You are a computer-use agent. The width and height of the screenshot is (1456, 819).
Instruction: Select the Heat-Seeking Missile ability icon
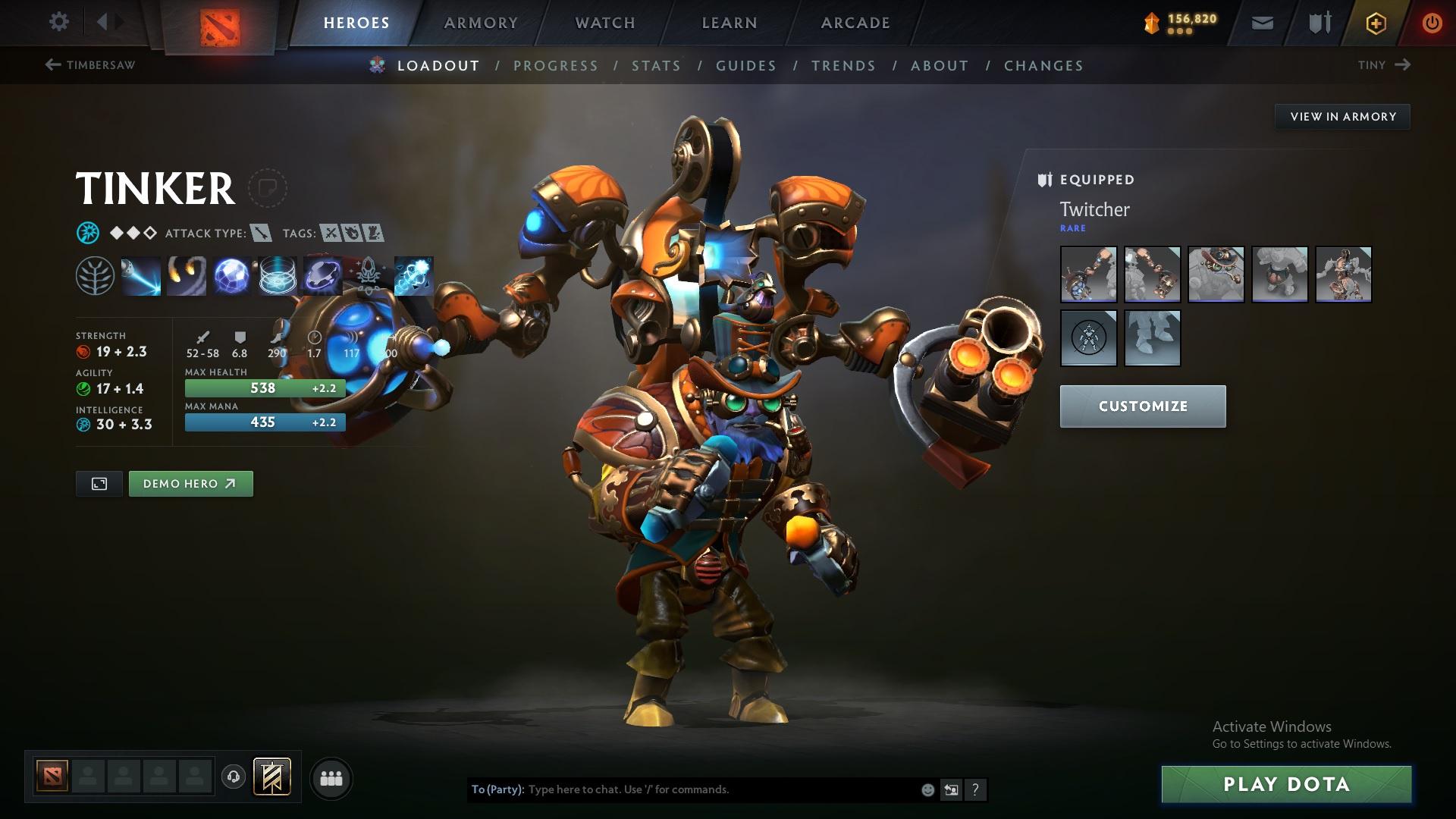186,275
